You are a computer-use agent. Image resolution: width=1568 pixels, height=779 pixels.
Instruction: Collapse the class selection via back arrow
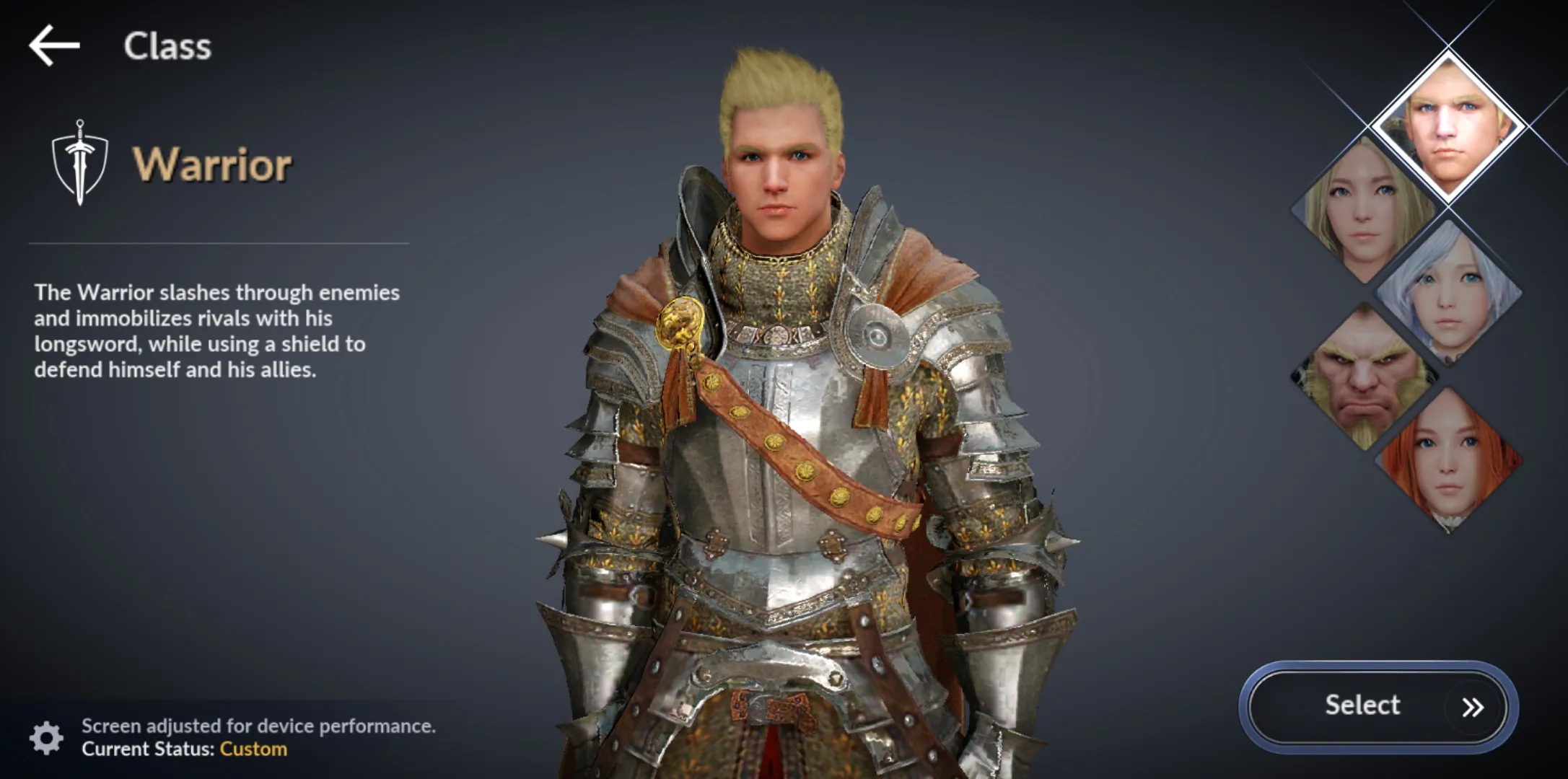click(x=53, y=45)
